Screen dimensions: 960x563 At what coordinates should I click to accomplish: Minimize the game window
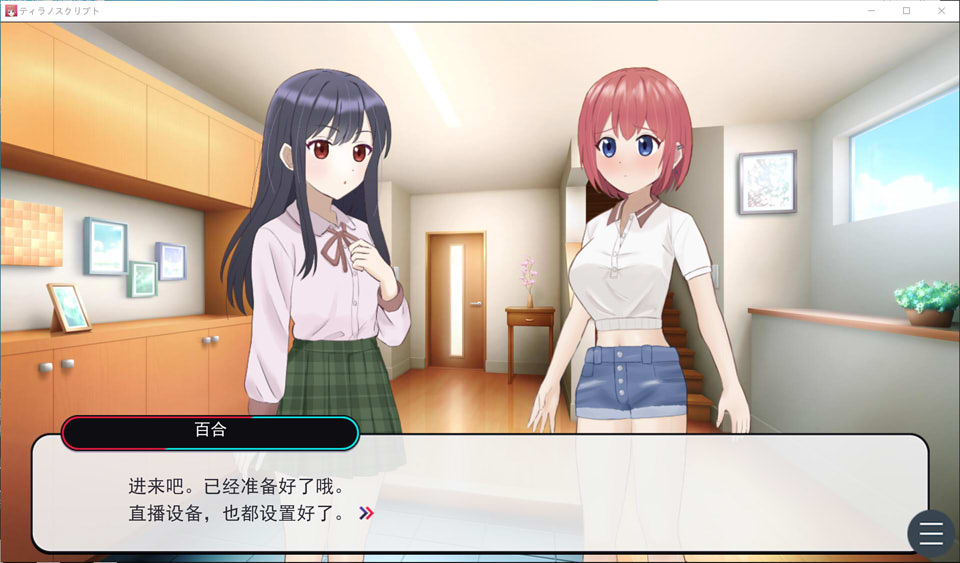point(873,10)
